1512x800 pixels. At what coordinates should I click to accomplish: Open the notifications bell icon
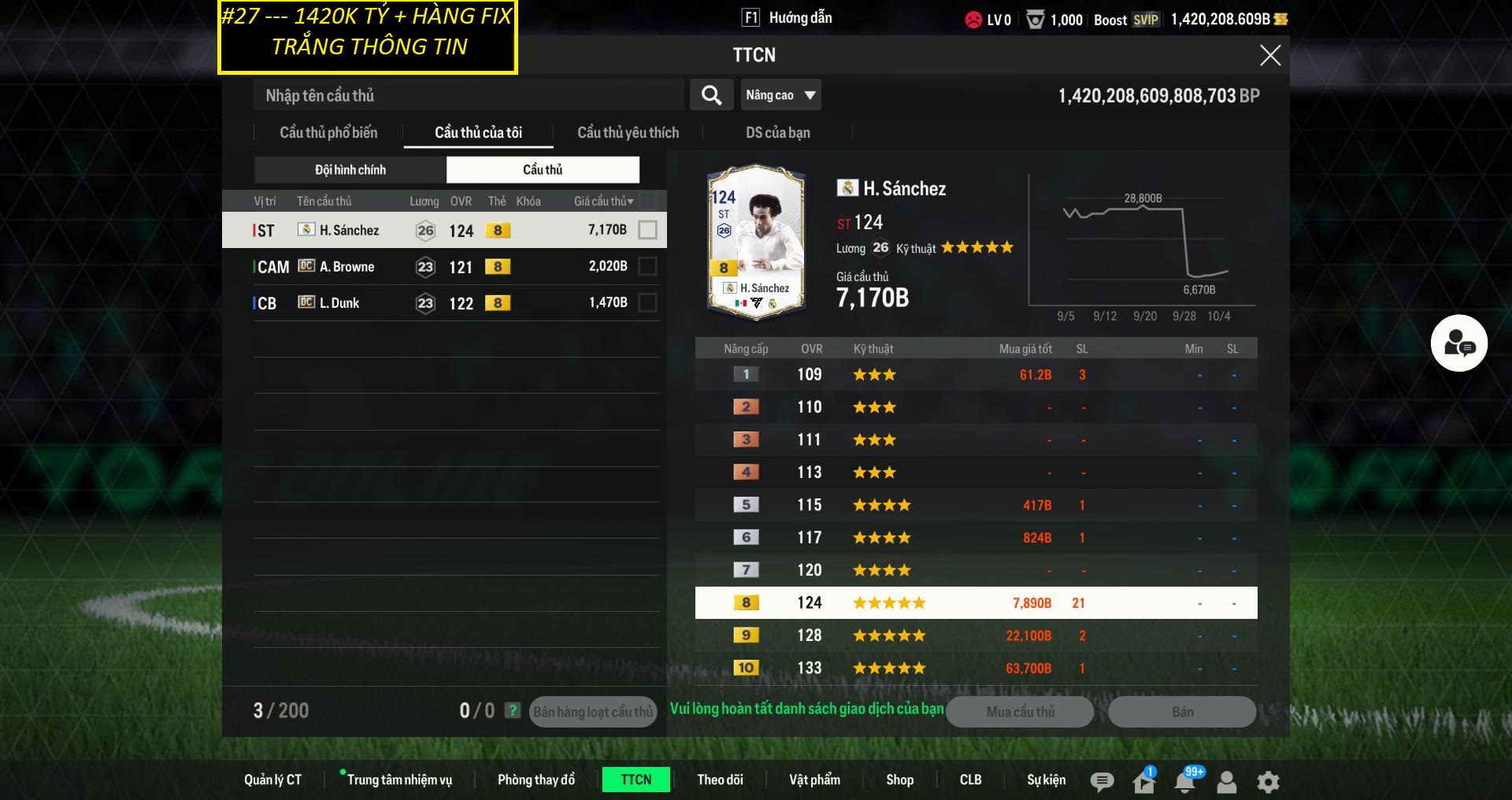coord(1185,781)
